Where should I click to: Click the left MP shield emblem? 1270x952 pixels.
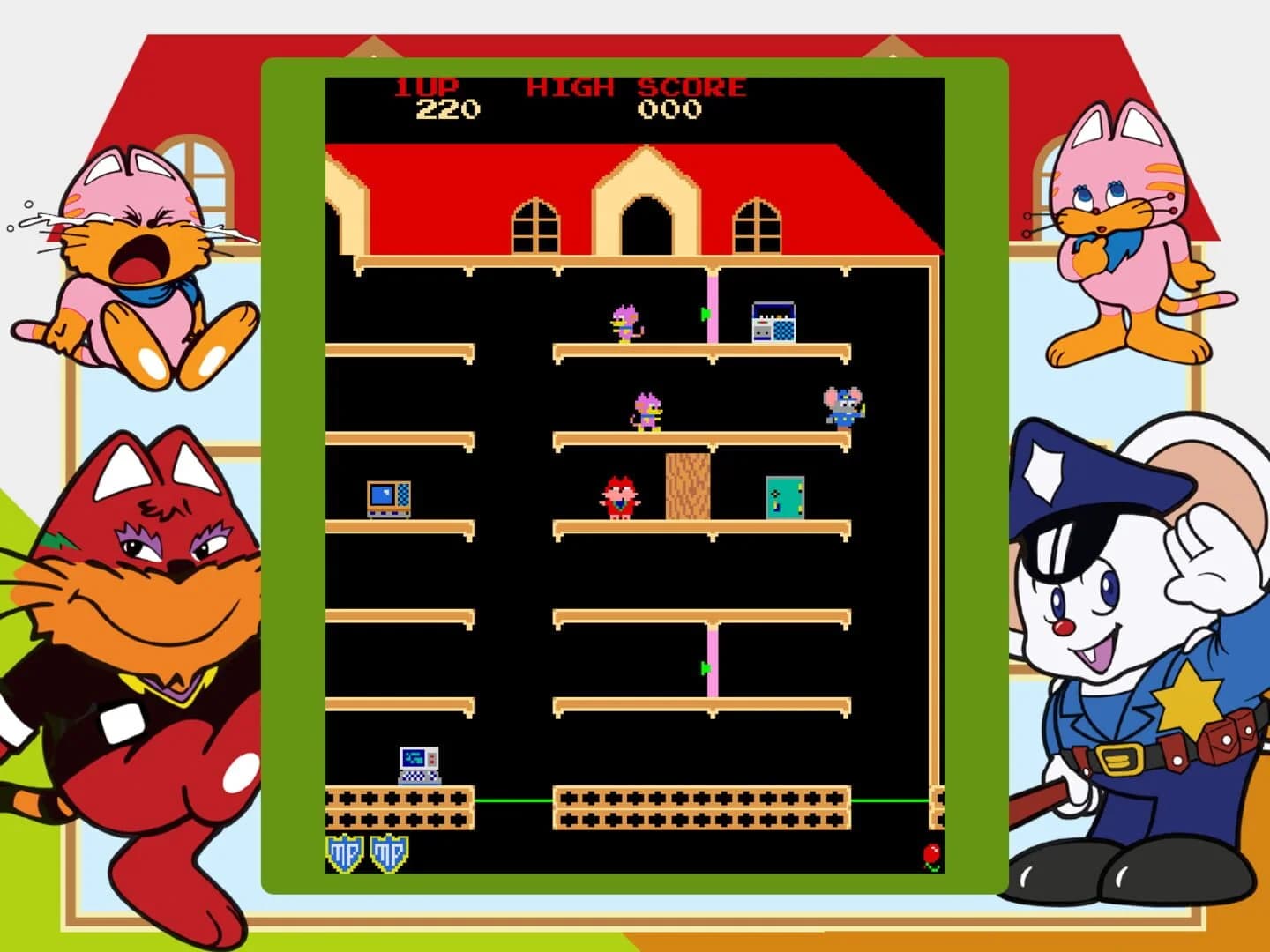coord(344,851)
